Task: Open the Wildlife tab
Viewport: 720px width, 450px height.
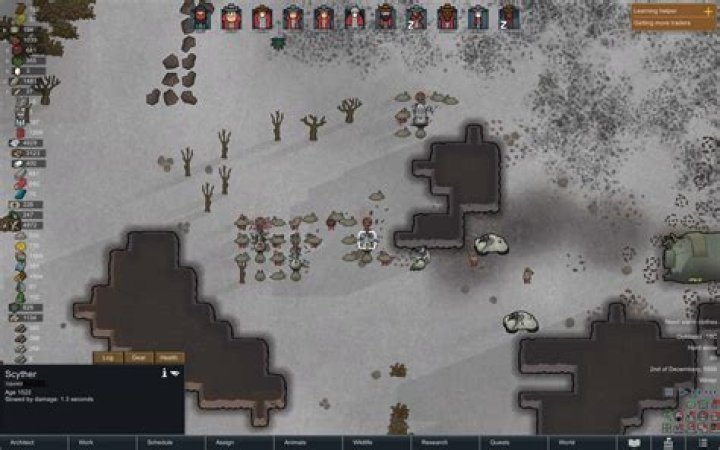Action: click(364, 441)
